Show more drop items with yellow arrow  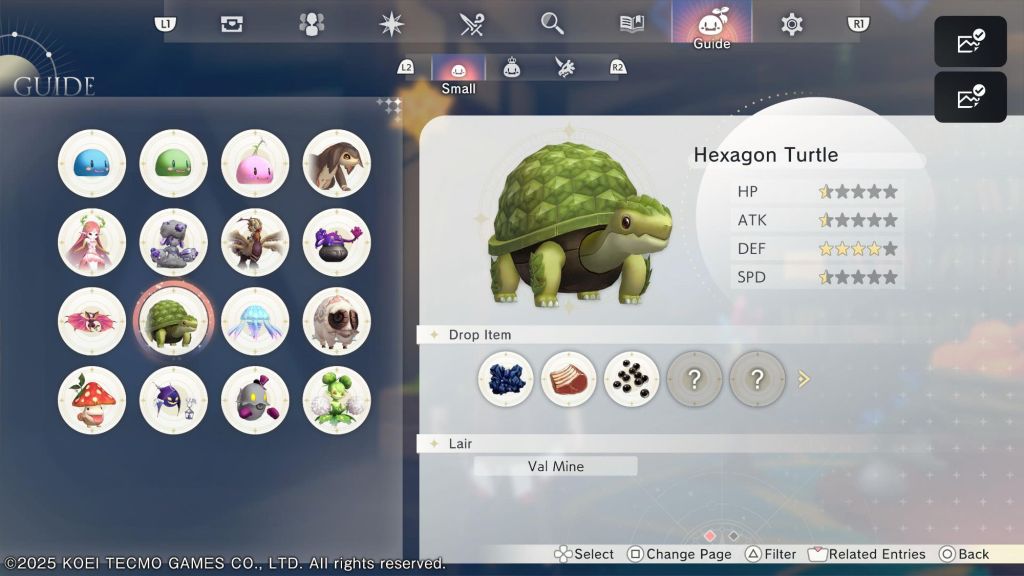(x=803, y=379)
